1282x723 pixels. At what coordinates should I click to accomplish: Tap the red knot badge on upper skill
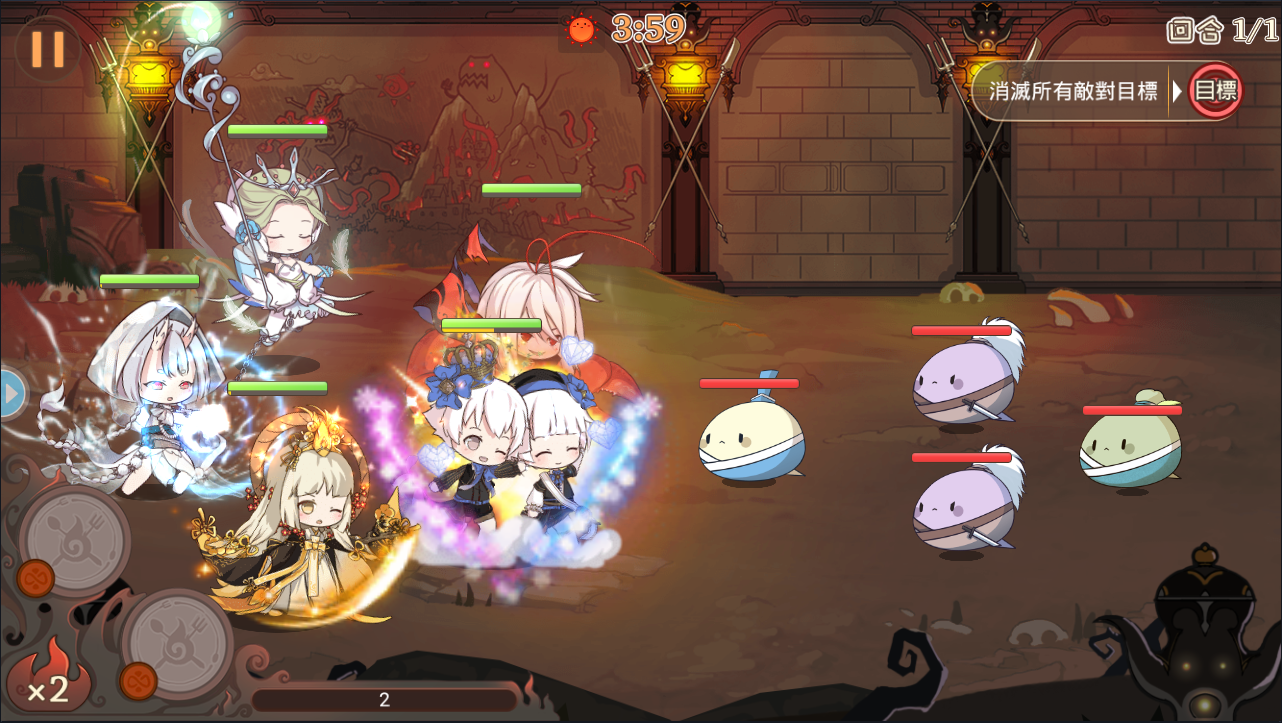[36, 578]
